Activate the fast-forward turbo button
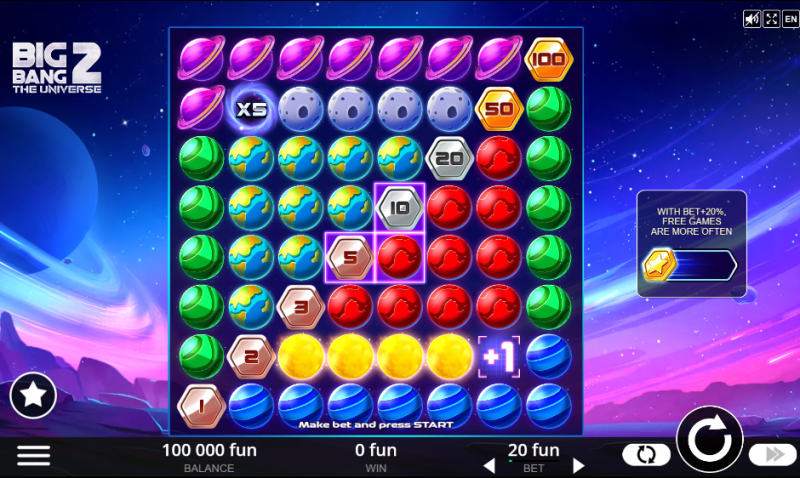Screen dimensions: 800x478 pyautogui.click(x=772, y=455)
